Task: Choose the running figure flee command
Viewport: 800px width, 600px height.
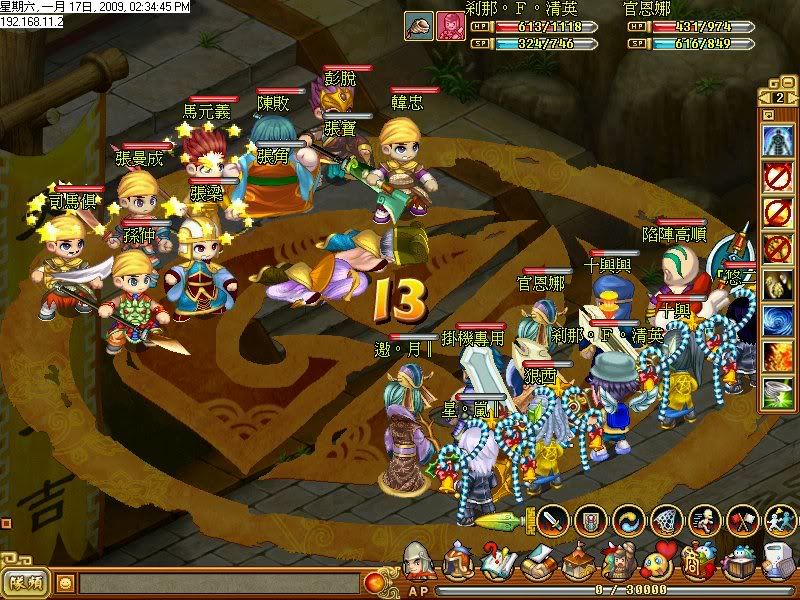Action: pos(705,520)
